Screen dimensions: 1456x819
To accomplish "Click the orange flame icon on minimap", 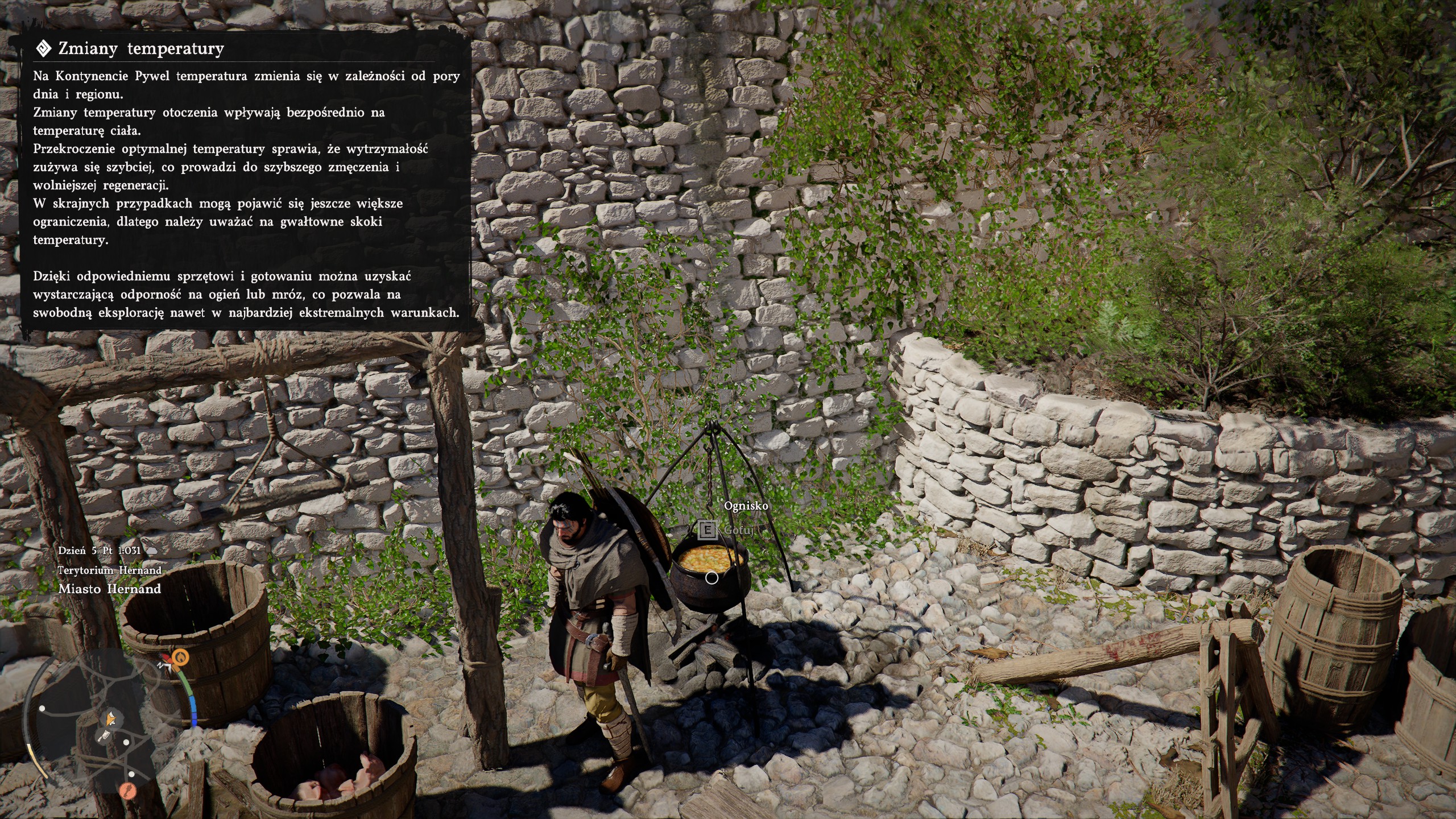I will pos(180,657).
